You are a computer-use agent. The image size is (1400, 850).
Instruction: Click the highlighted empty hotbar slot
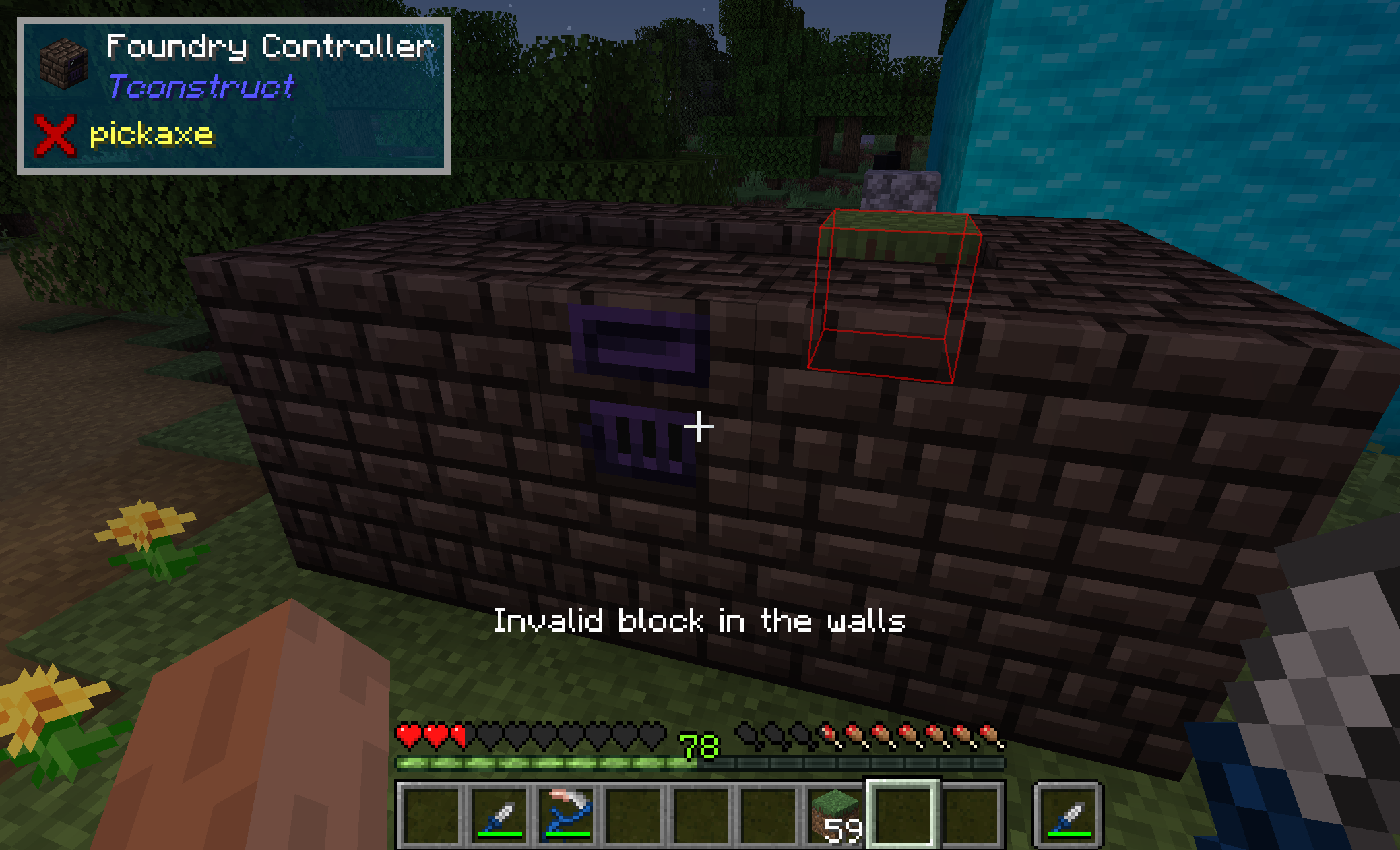(903, 814)
